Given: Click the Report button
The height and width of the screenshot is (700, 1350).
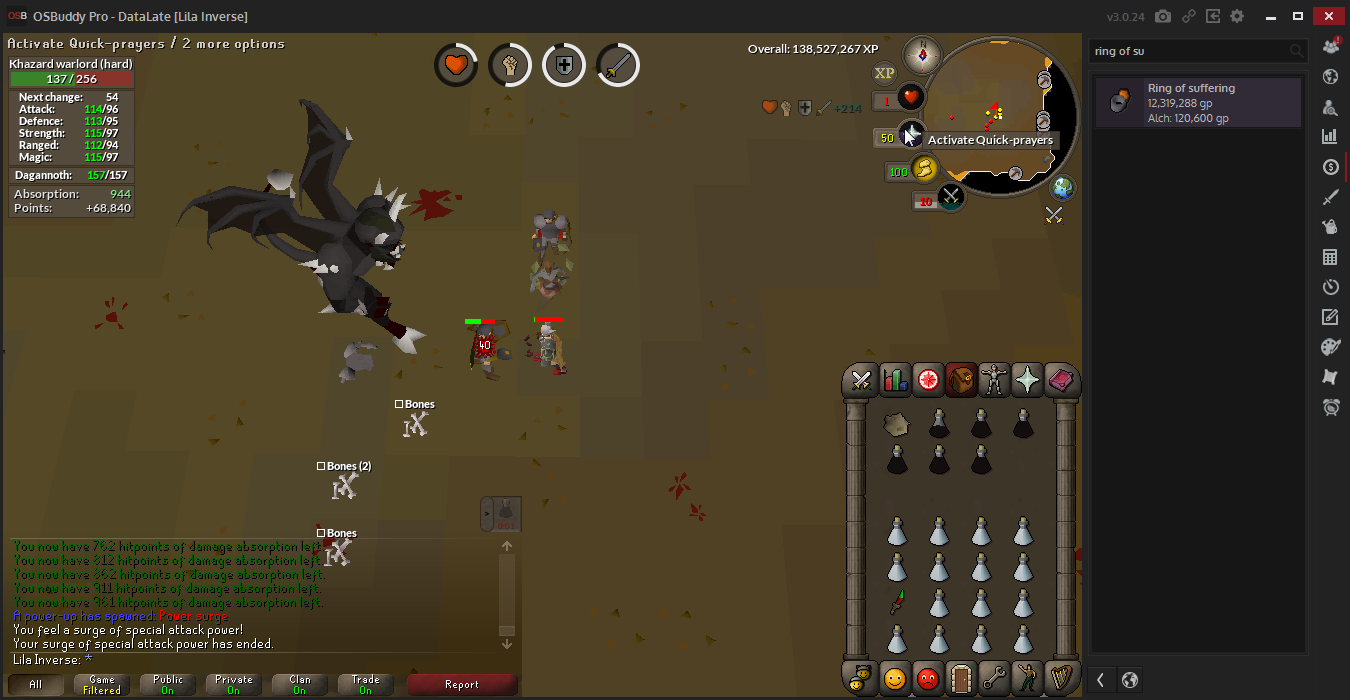Looking at the screenshot, I should pyautogui.click(x=462, y=685).
